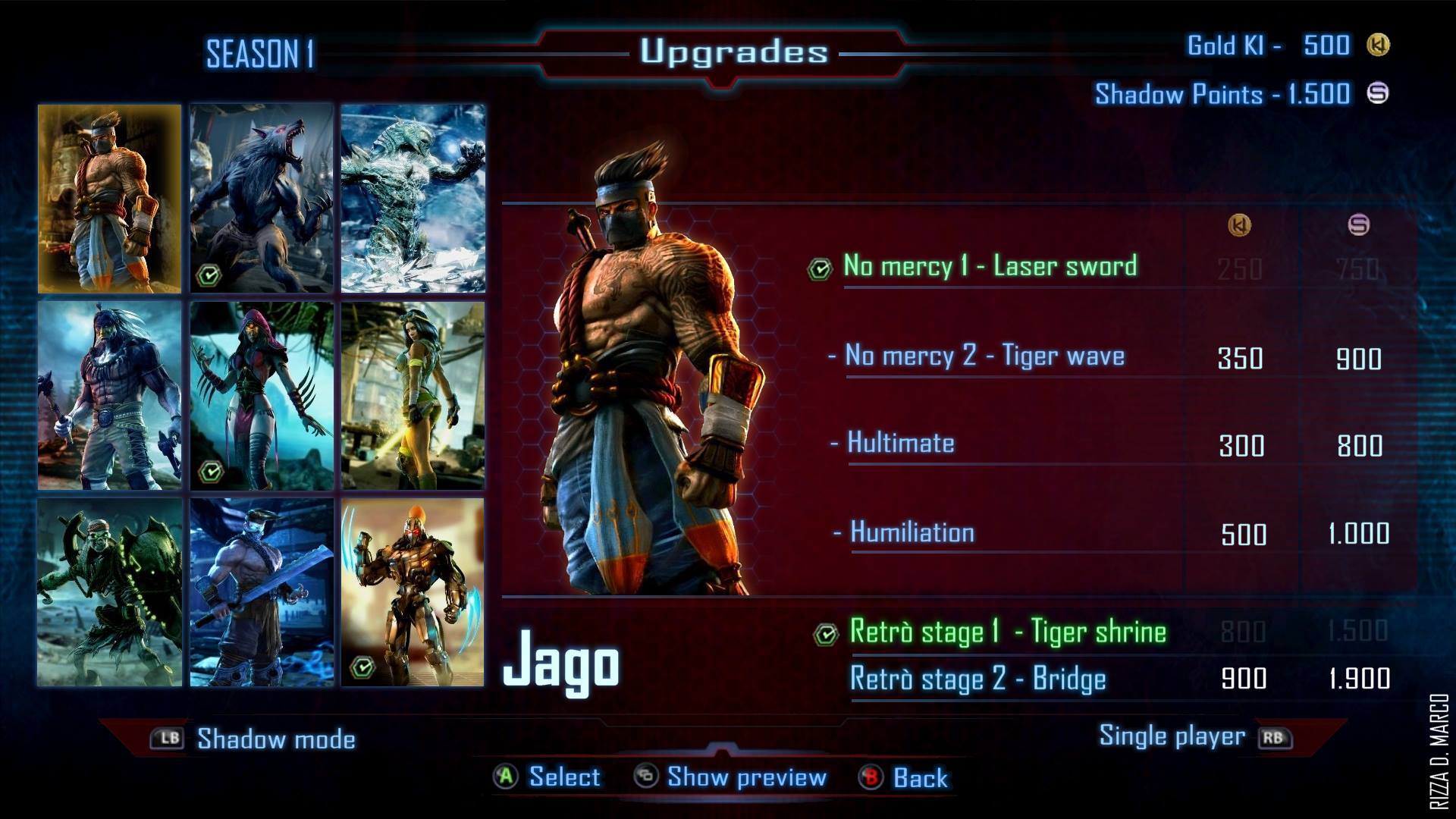Pick the Fulgore robot portrait
This screenshot has height=819, width=1456.
click(x=413, y=592)
